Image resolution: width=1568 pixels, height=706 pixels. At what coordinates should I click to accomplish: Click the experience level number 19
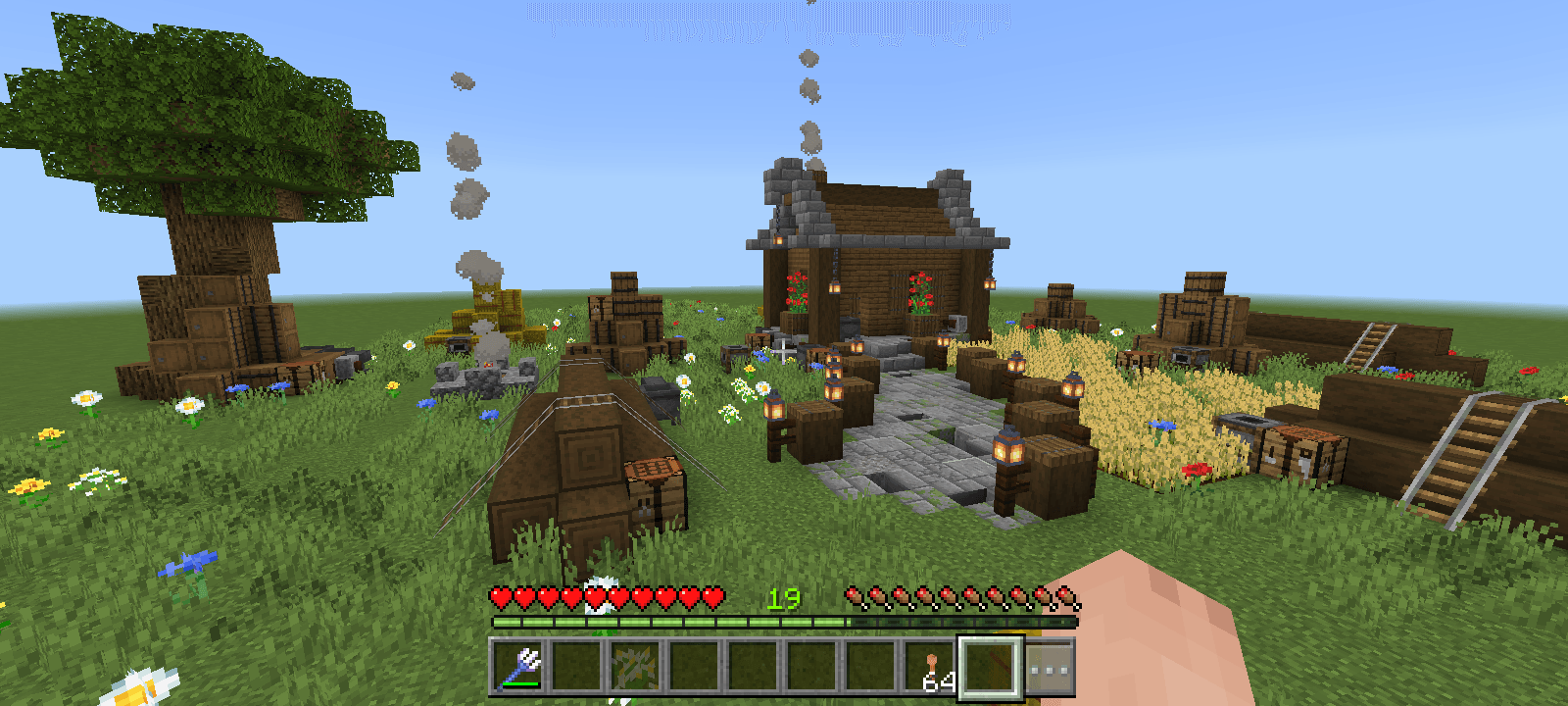tap(784, 596)
